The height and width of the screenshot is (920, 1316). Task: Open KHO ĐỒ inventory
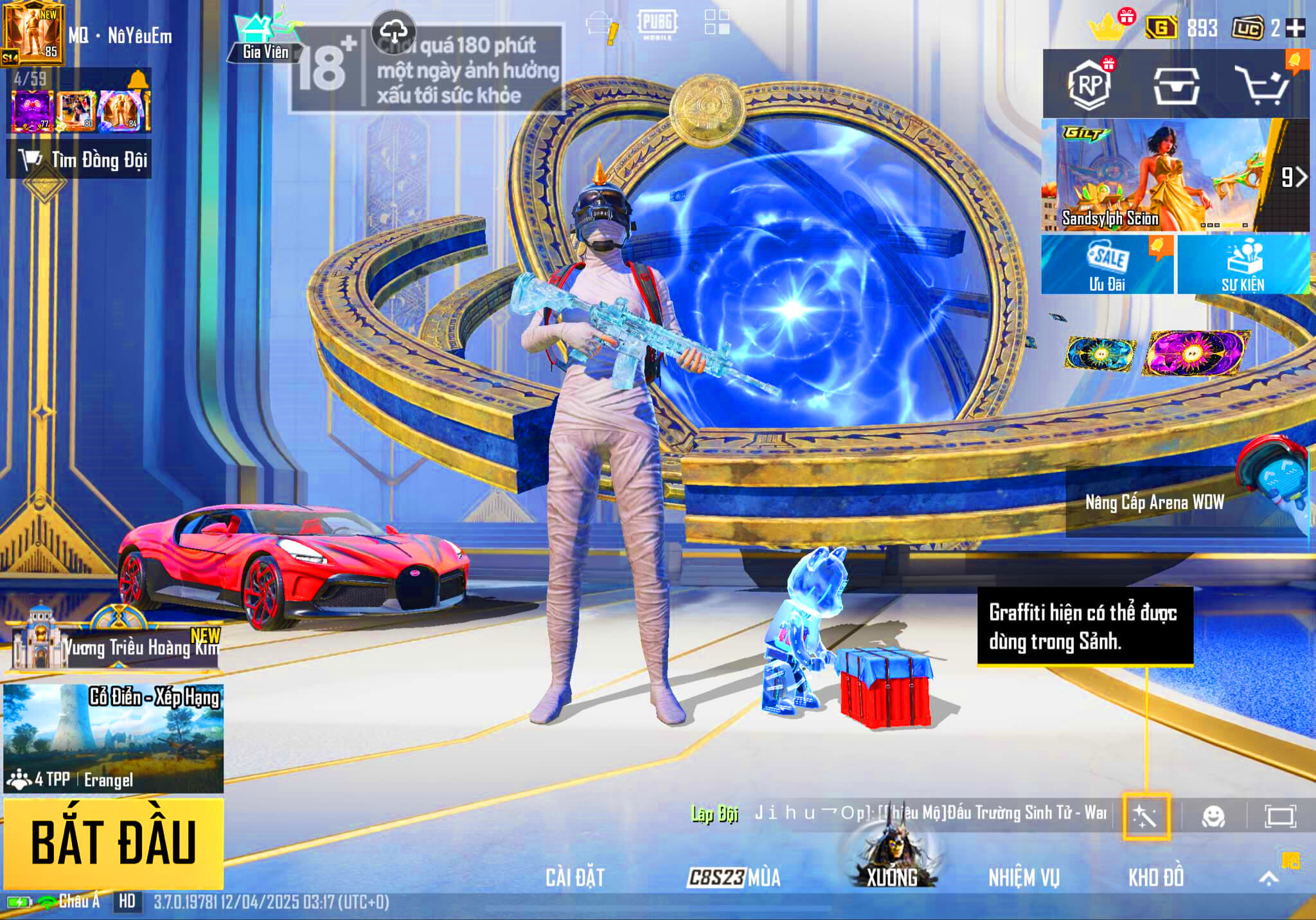click(x=1155, y=877)
